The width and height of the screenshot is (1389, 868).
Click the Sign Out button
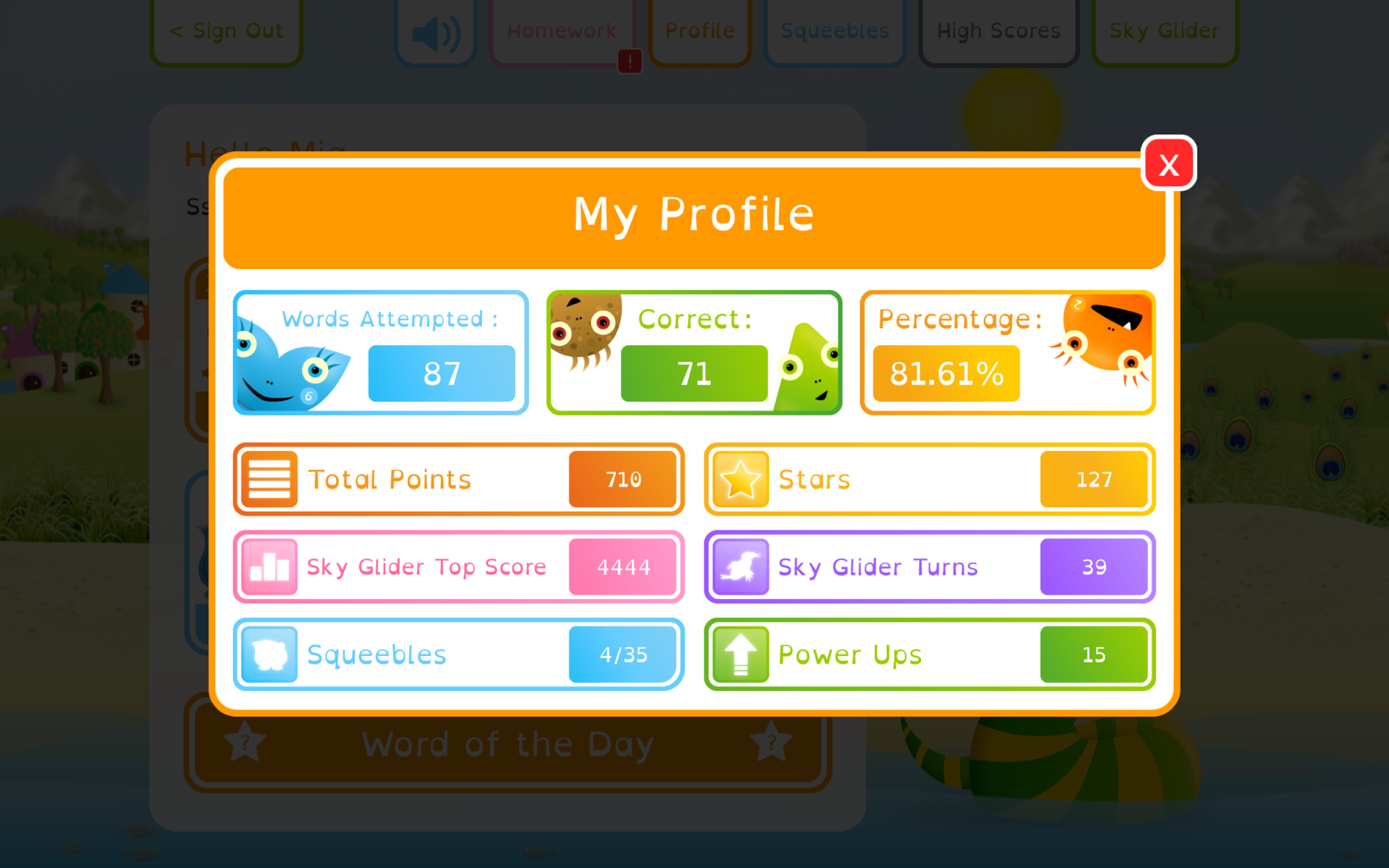[x=226, y=30]
